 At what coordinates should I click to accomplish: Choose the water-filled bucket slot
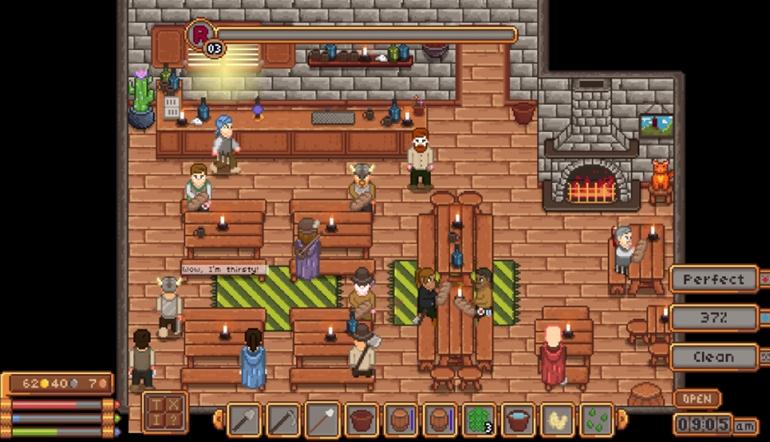(x=518, y=419)
